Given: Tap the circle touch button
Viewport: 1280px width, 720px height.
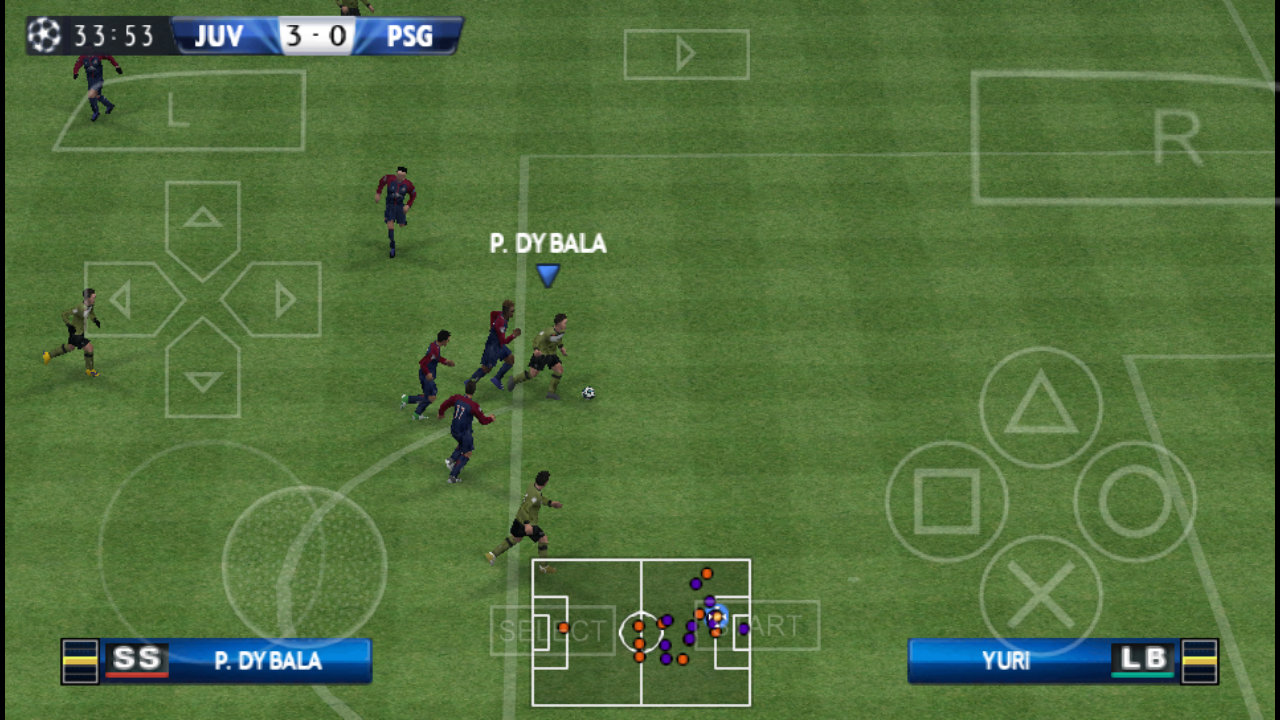Looking at the screenshot, I should pos(1134,501).
